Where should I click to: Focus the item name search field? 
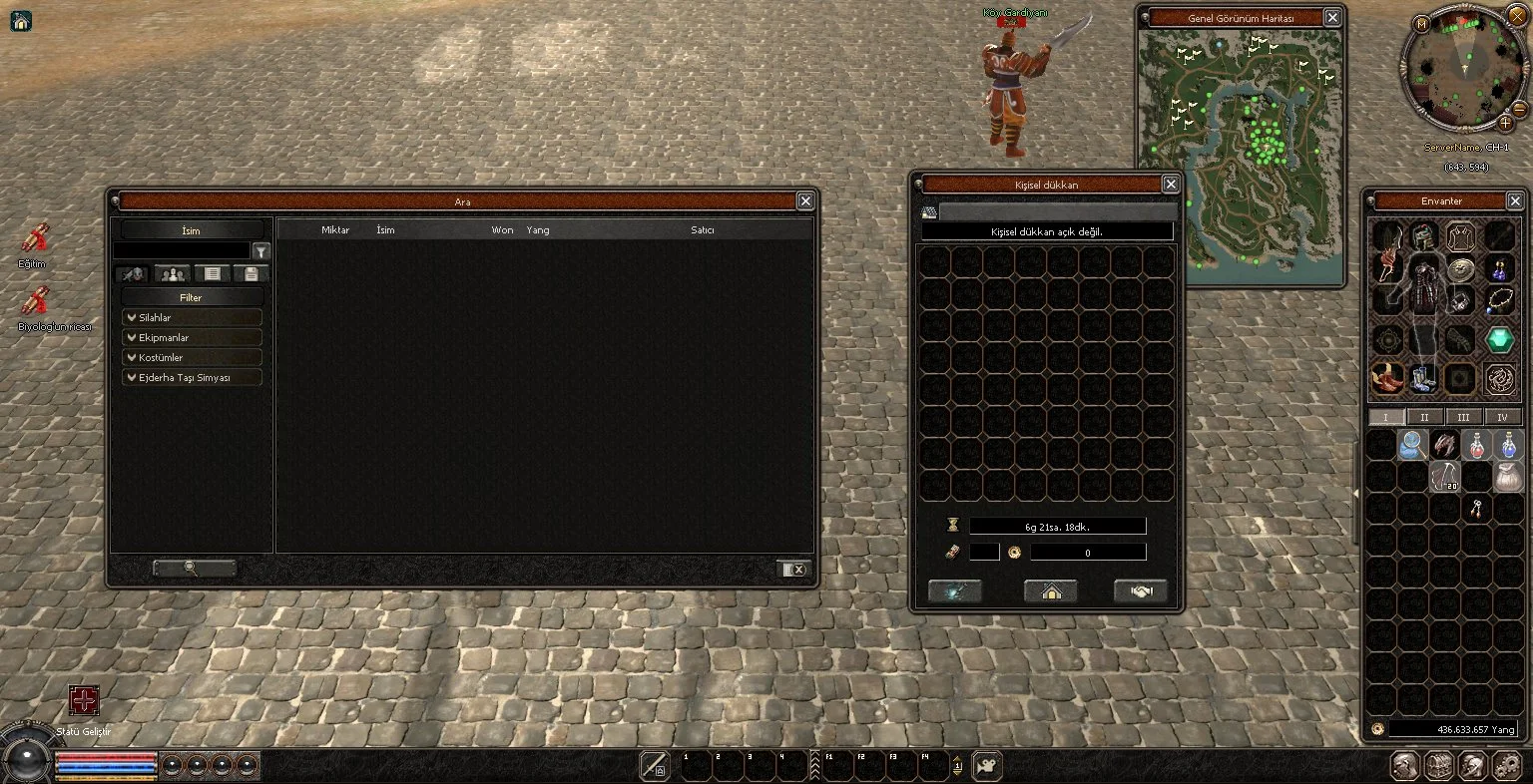tap(181, 251)
